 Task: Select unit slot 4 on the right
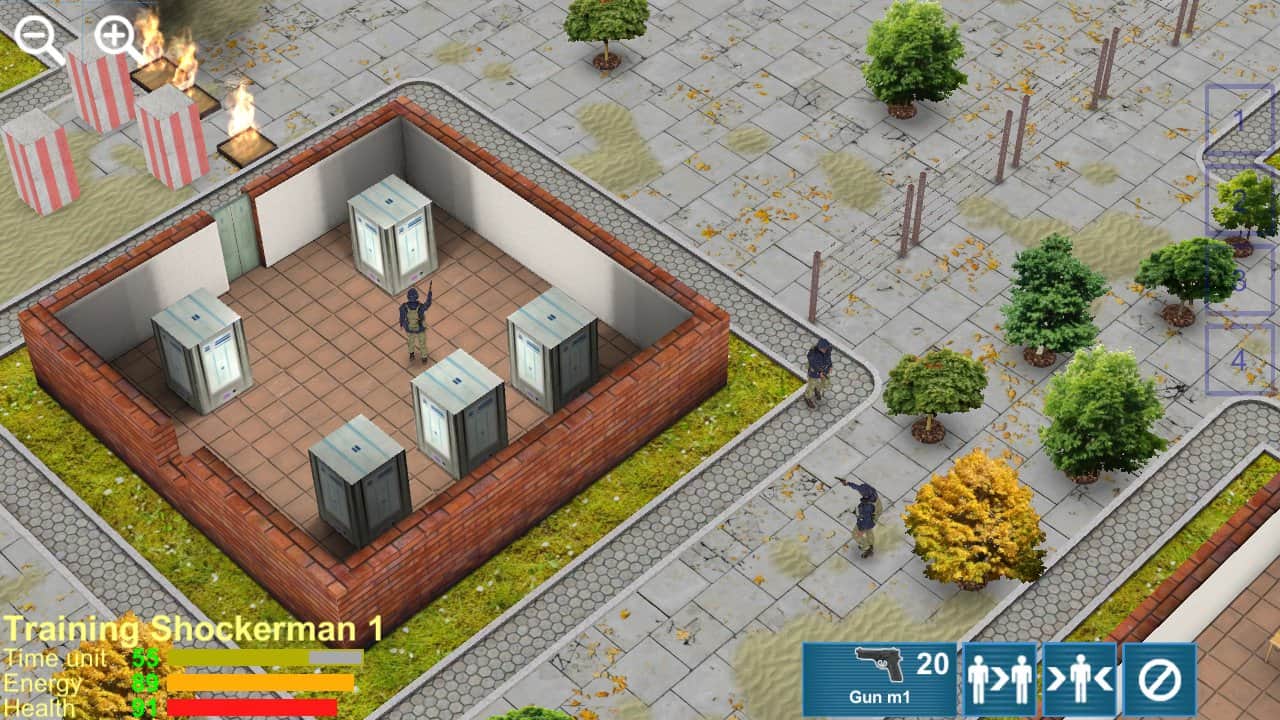point(1240,358)
